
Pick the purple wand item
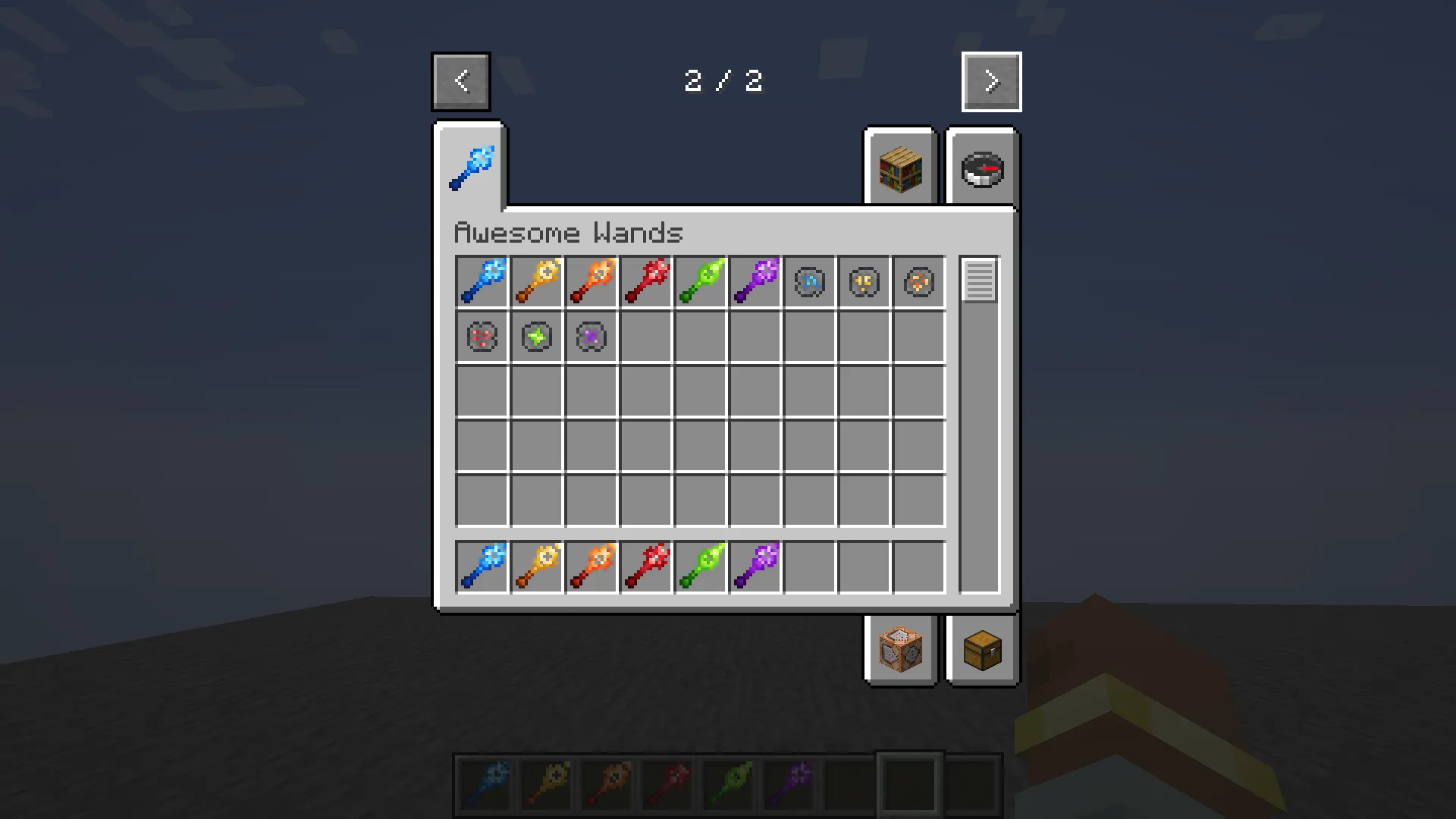tap(755, 281)
